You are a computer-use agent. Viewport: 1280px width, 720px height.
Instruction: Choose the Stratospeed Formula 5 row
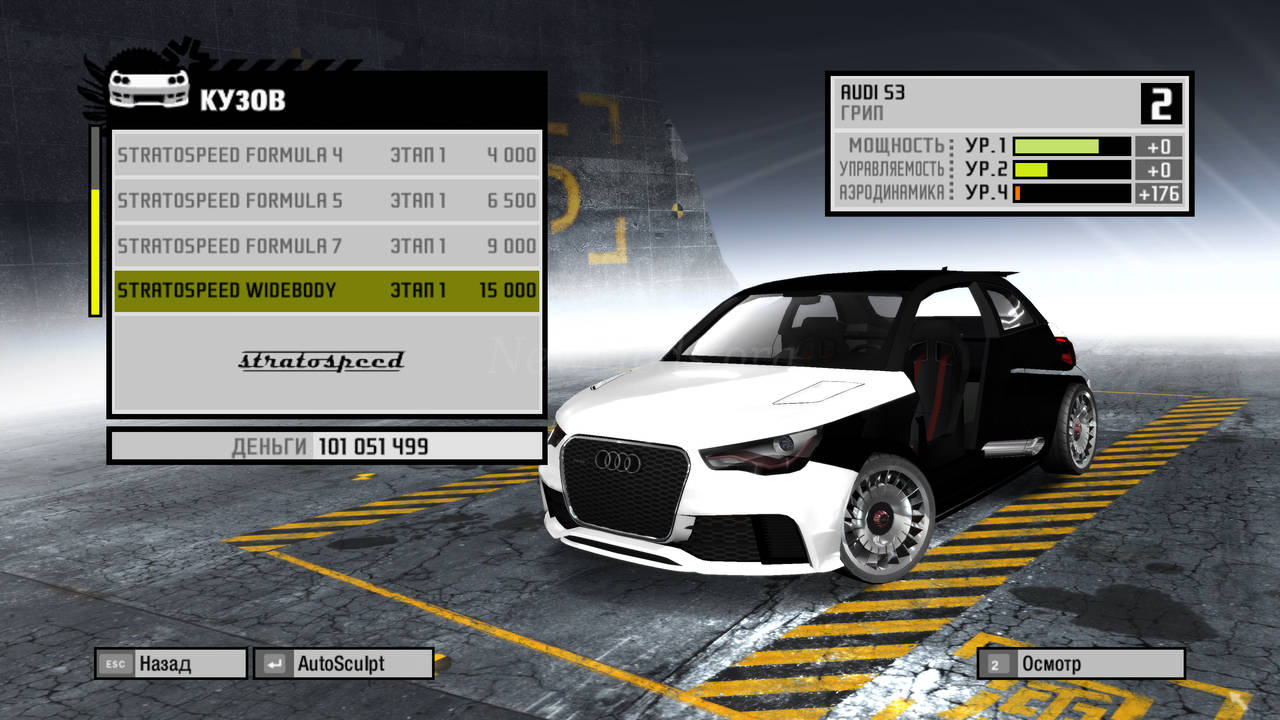pos(327,200)
